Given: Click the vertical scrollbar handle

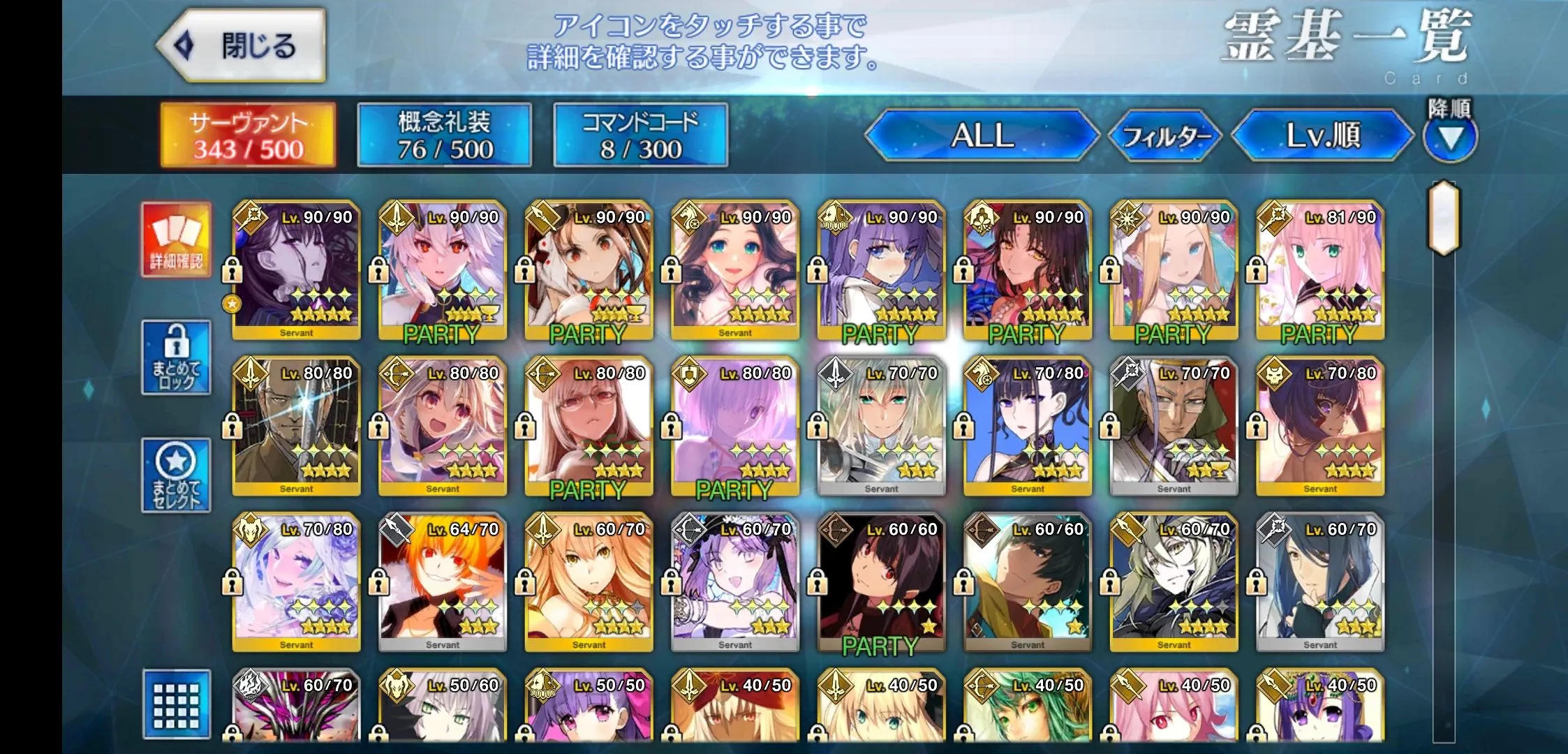Looking at the screenshot, I should 1444,218.
